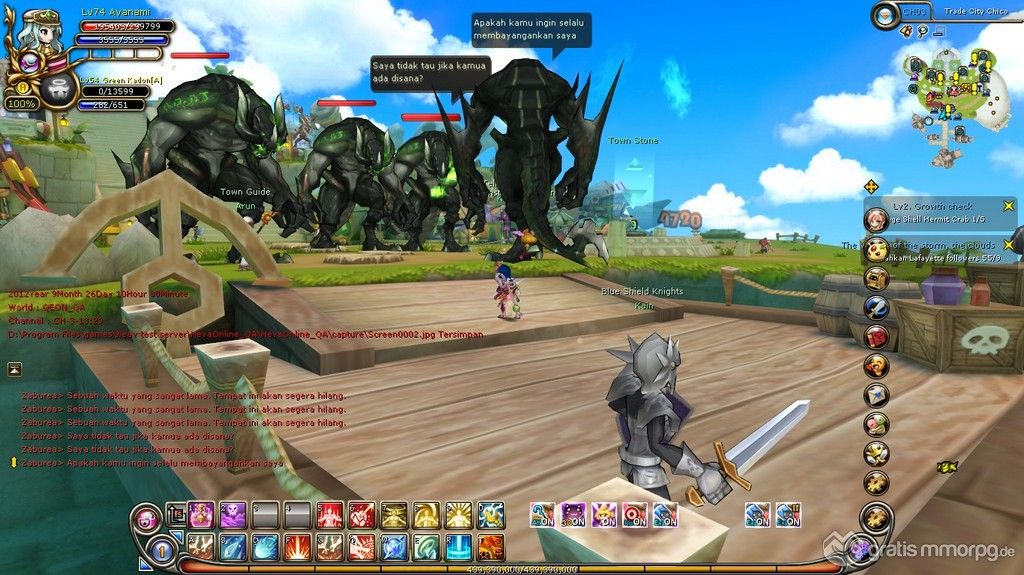The width and height of the screenshot is (1024, 575).
Task: Toggle the red target ON buff icon
Action: (x=634, y=515)
